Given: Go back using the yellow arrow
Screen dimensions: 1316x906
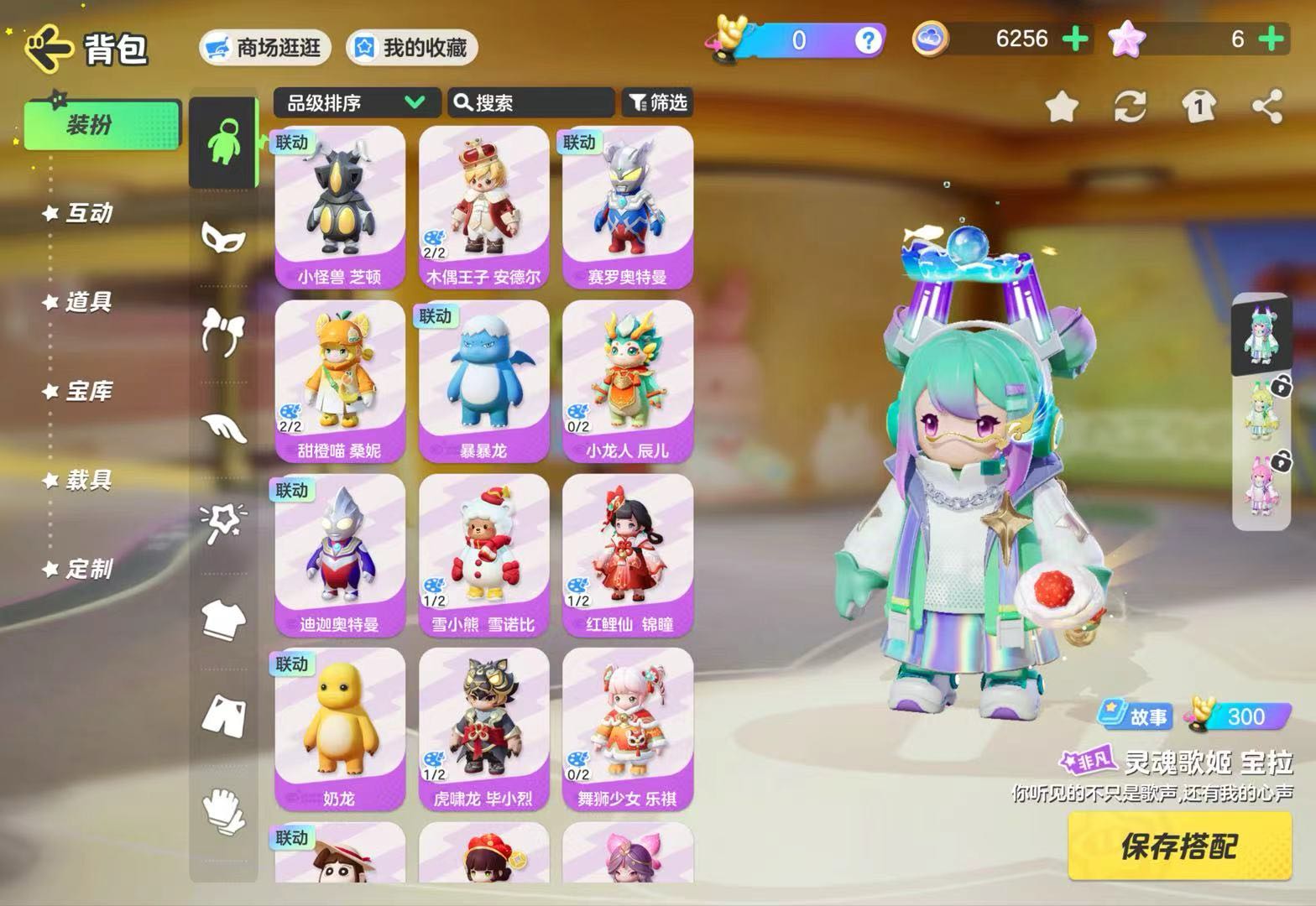Looking at the screenshot, I should [49, 48].
